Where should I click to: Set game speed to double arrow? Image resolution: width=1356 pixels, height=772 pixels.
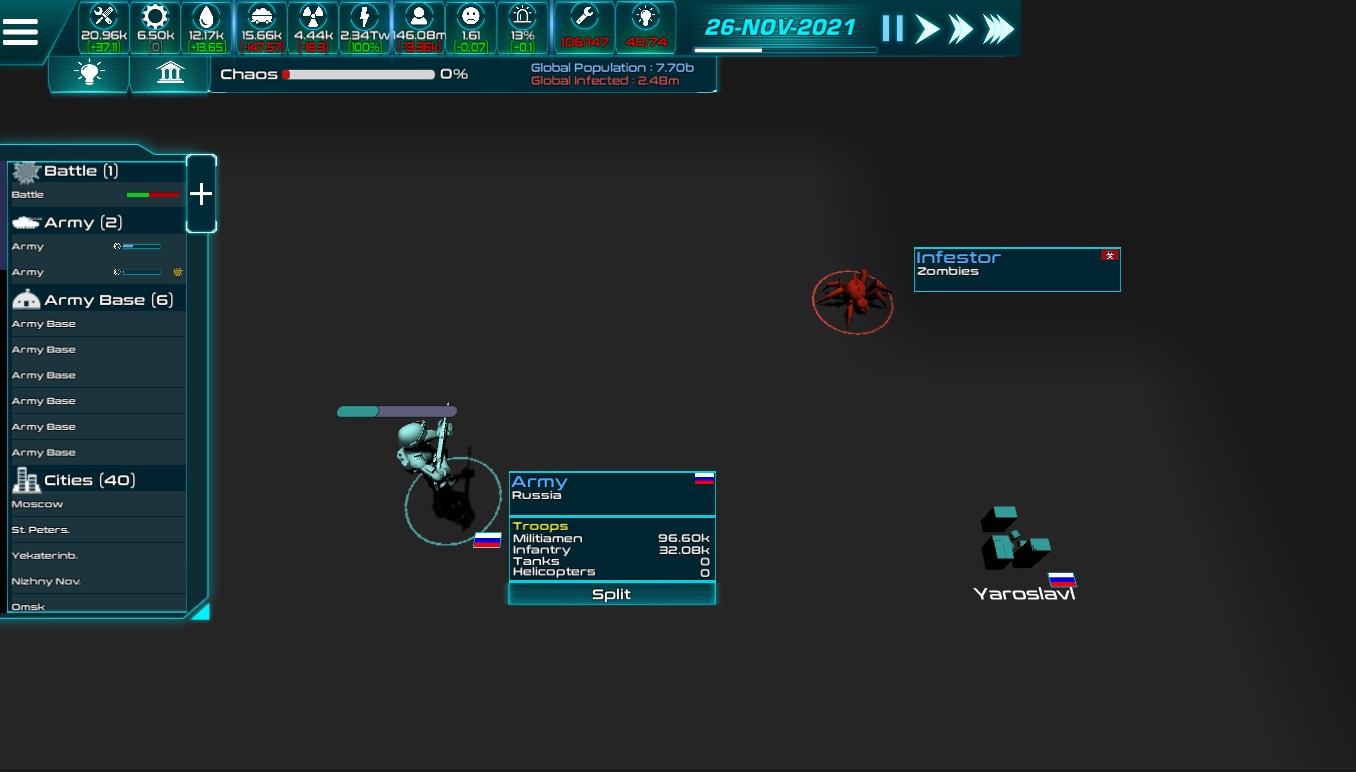(961, 29)
